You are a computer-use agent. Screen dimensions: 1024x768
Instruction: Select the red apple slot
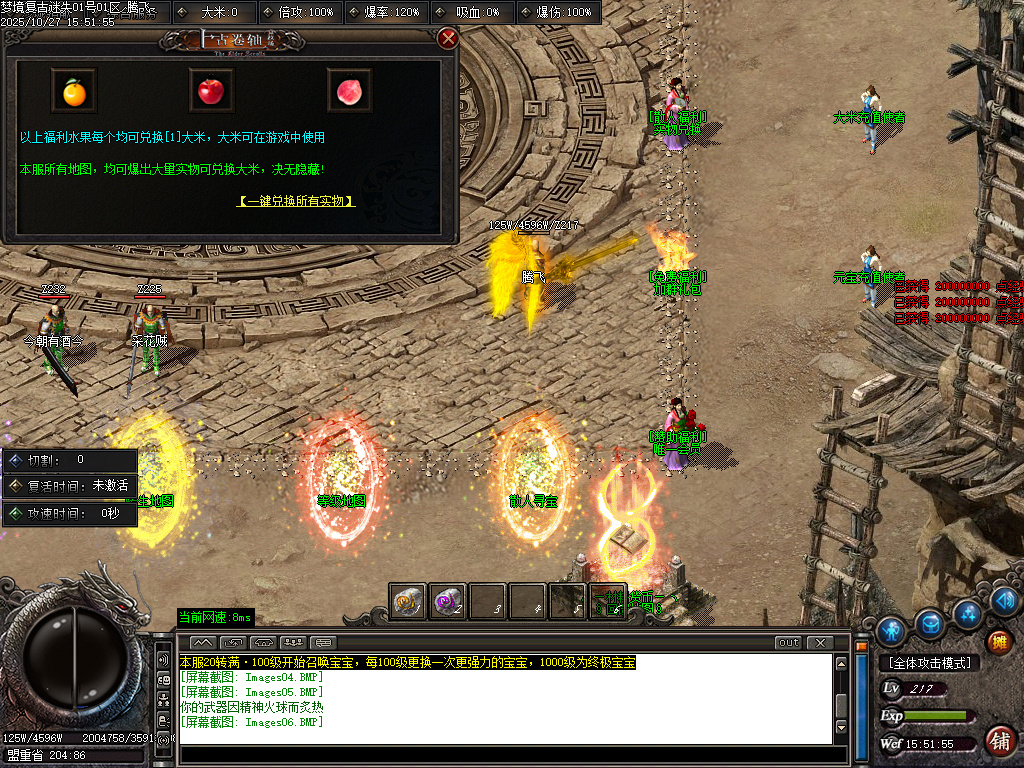tap(211, 92)
